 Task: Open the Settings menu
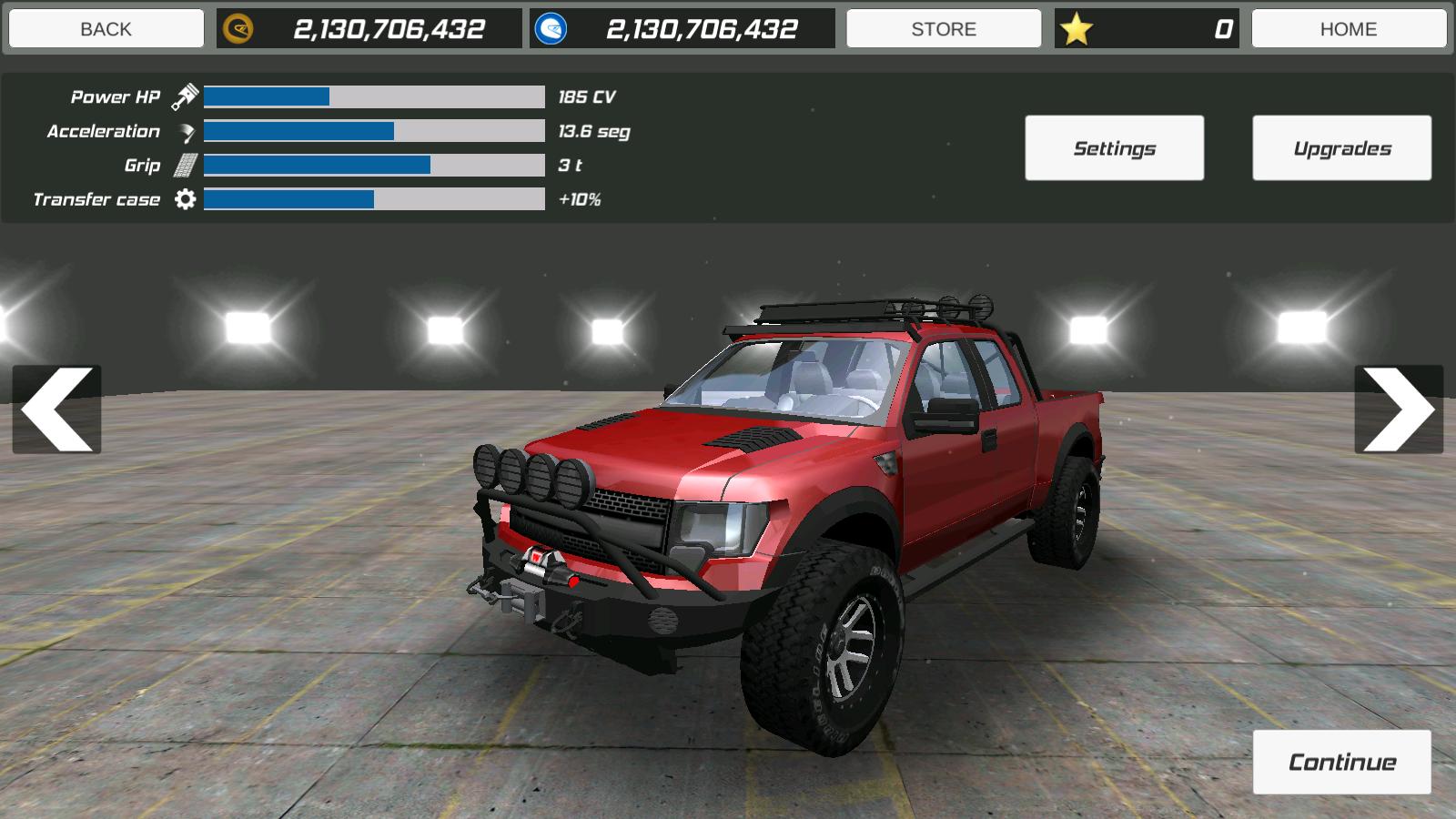pyautogui.click(x=1115, y=147)
